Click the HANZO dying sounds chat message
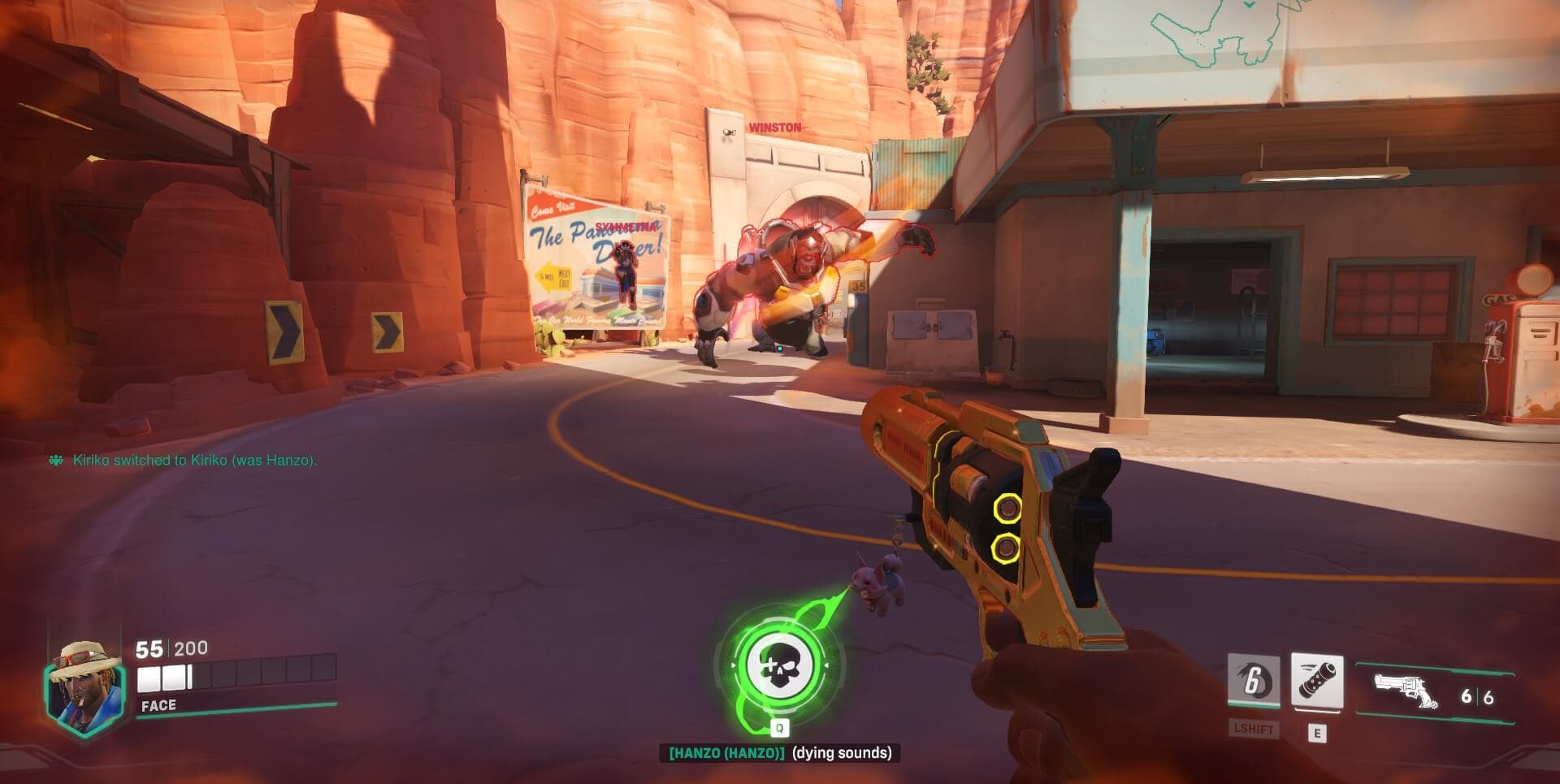The width and height of the screenshot is (1560, 784). pos(780,754)
